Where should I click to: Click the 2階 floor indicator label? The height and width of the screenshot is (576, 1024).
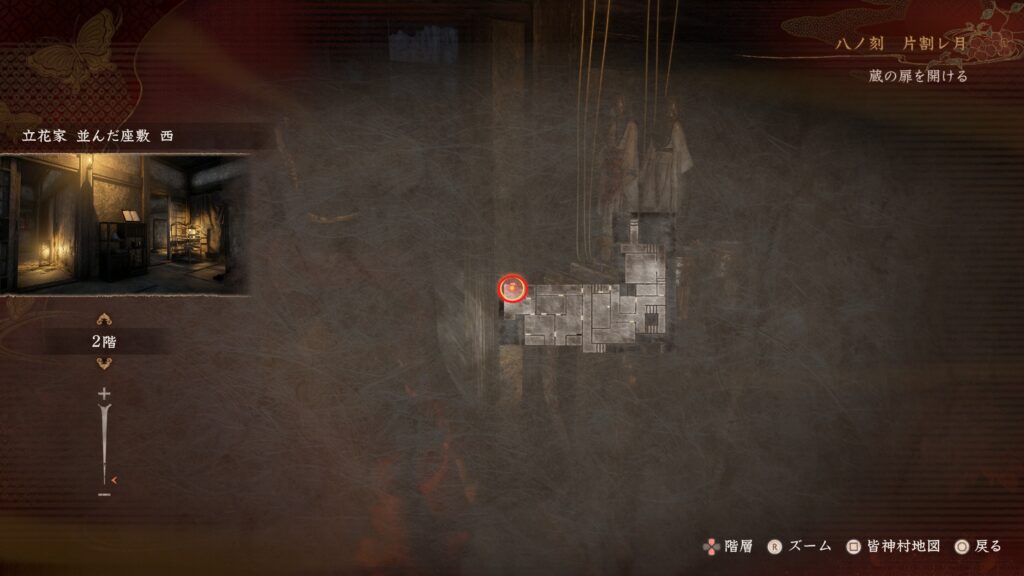pos(104,342)
